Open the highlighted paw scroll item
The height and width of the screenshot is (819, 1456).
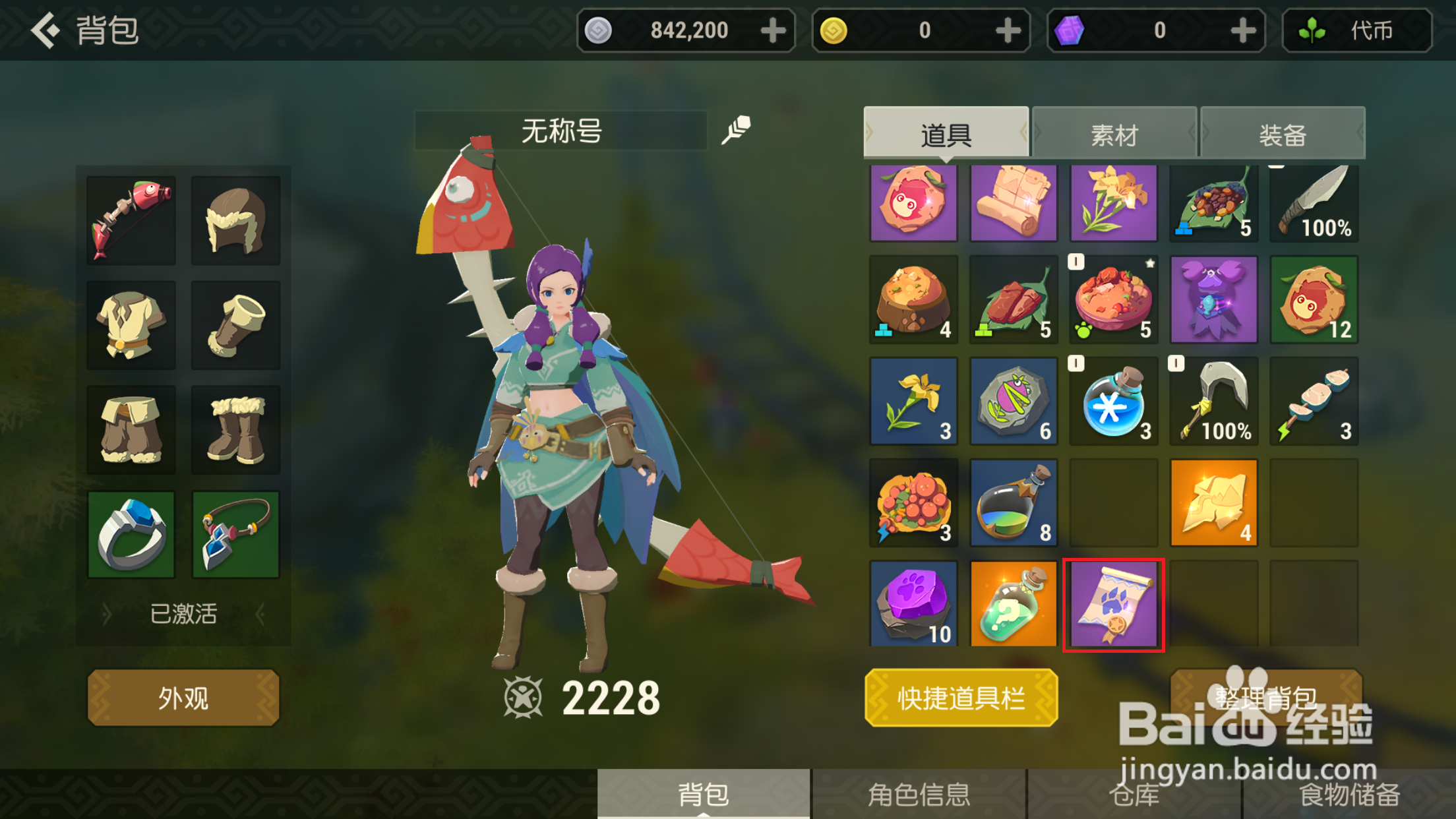[x=1114, y=603]
